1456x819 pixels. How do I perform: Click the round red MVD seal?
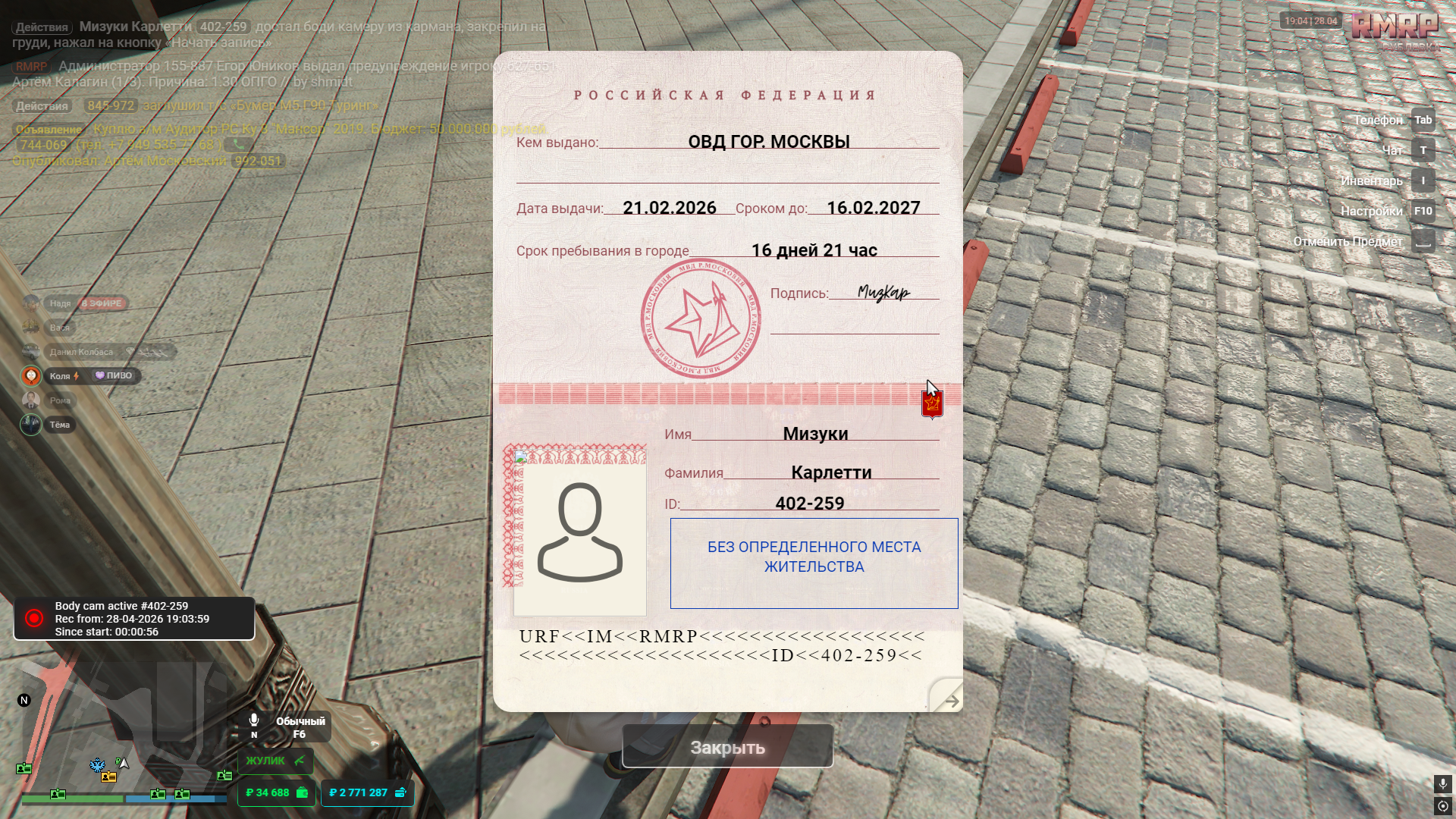click(701, 320)
